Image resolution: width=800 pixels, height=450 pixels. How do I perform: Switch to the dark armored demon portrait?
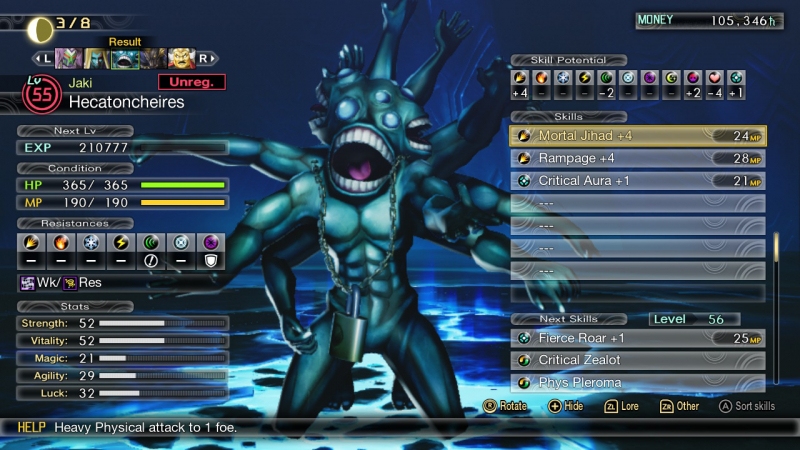(153, 58)
